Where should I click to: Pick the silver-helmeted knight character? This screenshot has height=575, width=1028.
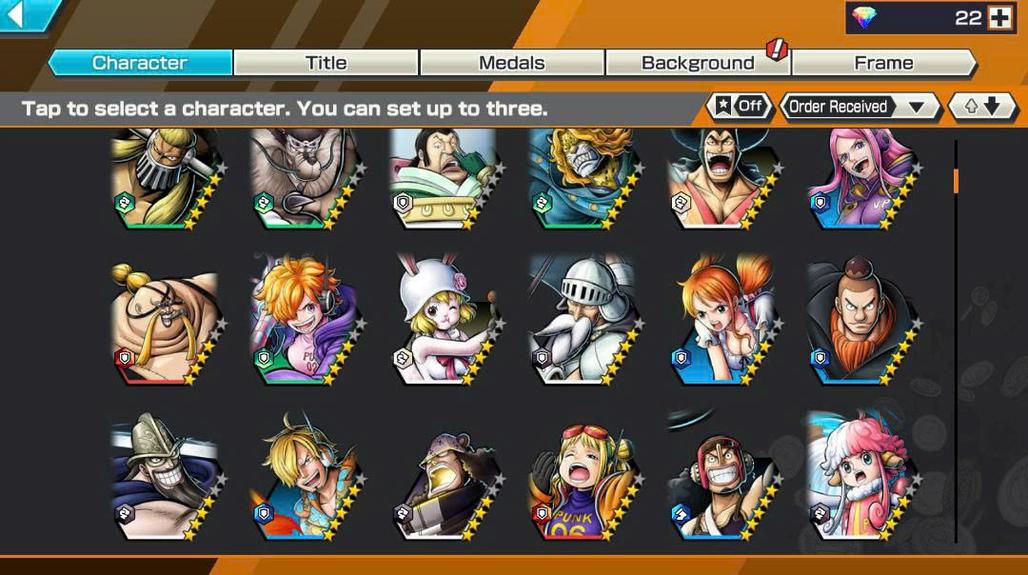coord(583,318)
